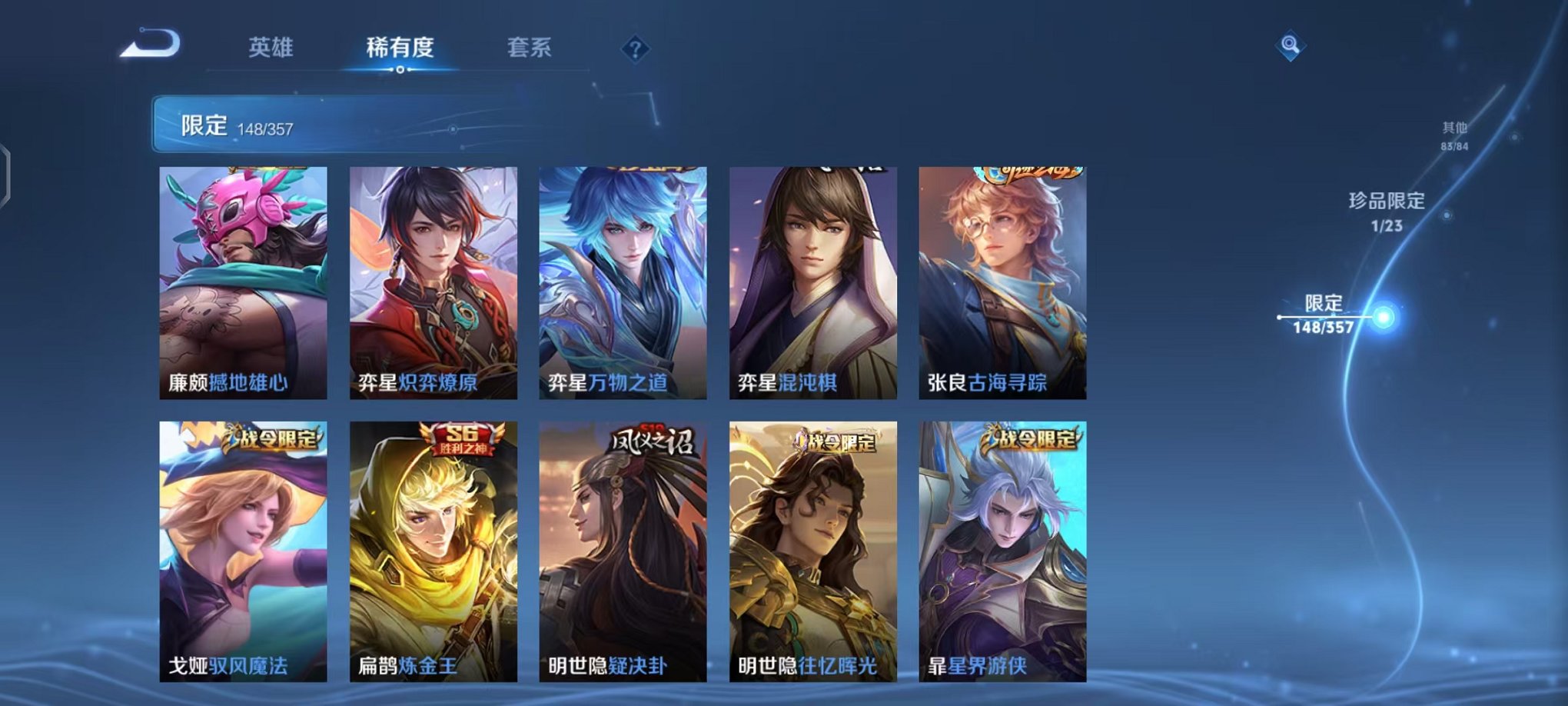Viewport: 1568px width, 706px height.
Task: Open the help question mark icon
Action: coord(633,50)
